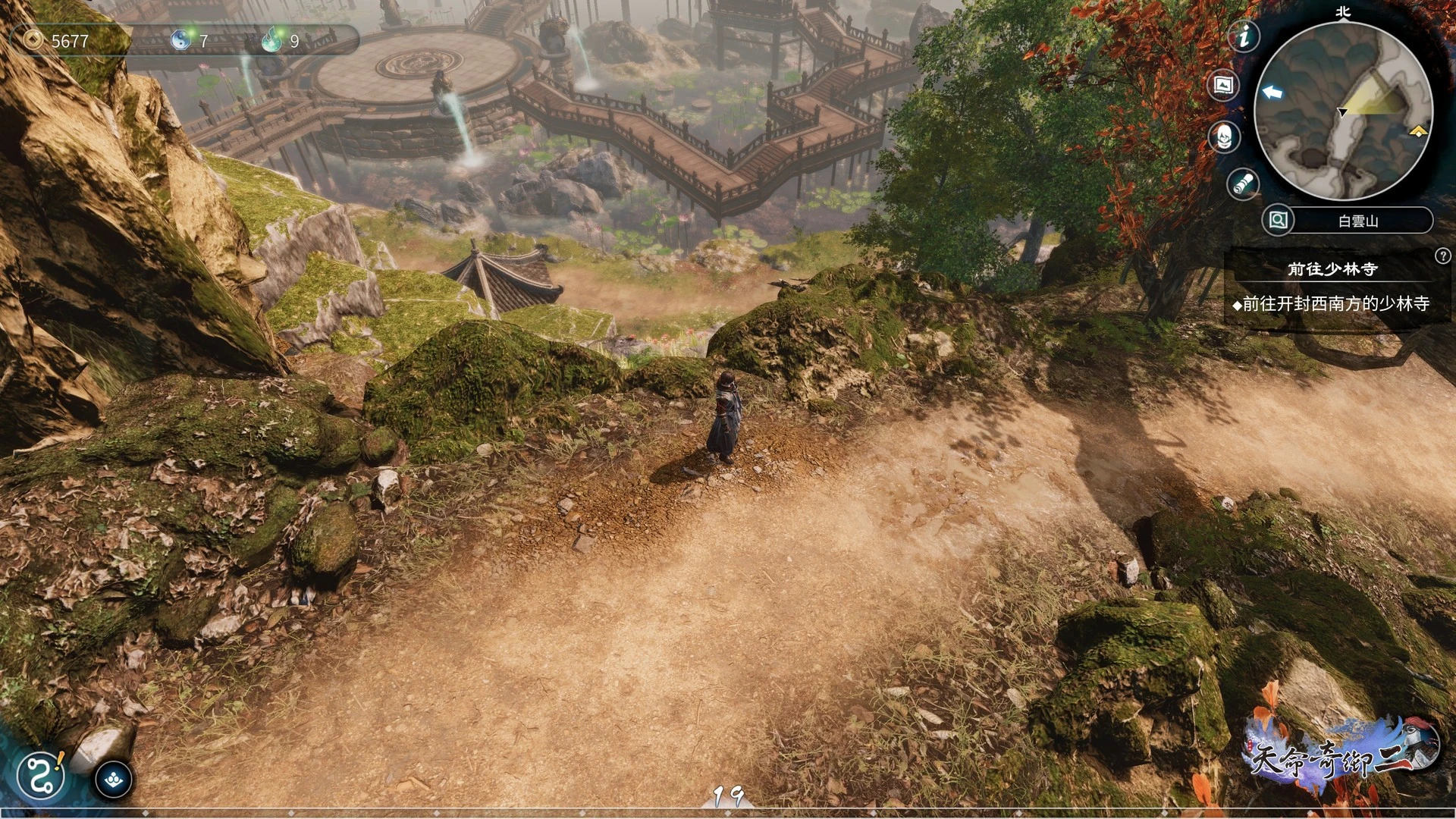The height and width of the screenshot is (819, 1456).
Task: Open the info "i" icon beside the minimap
Action: click(1244, 36)
